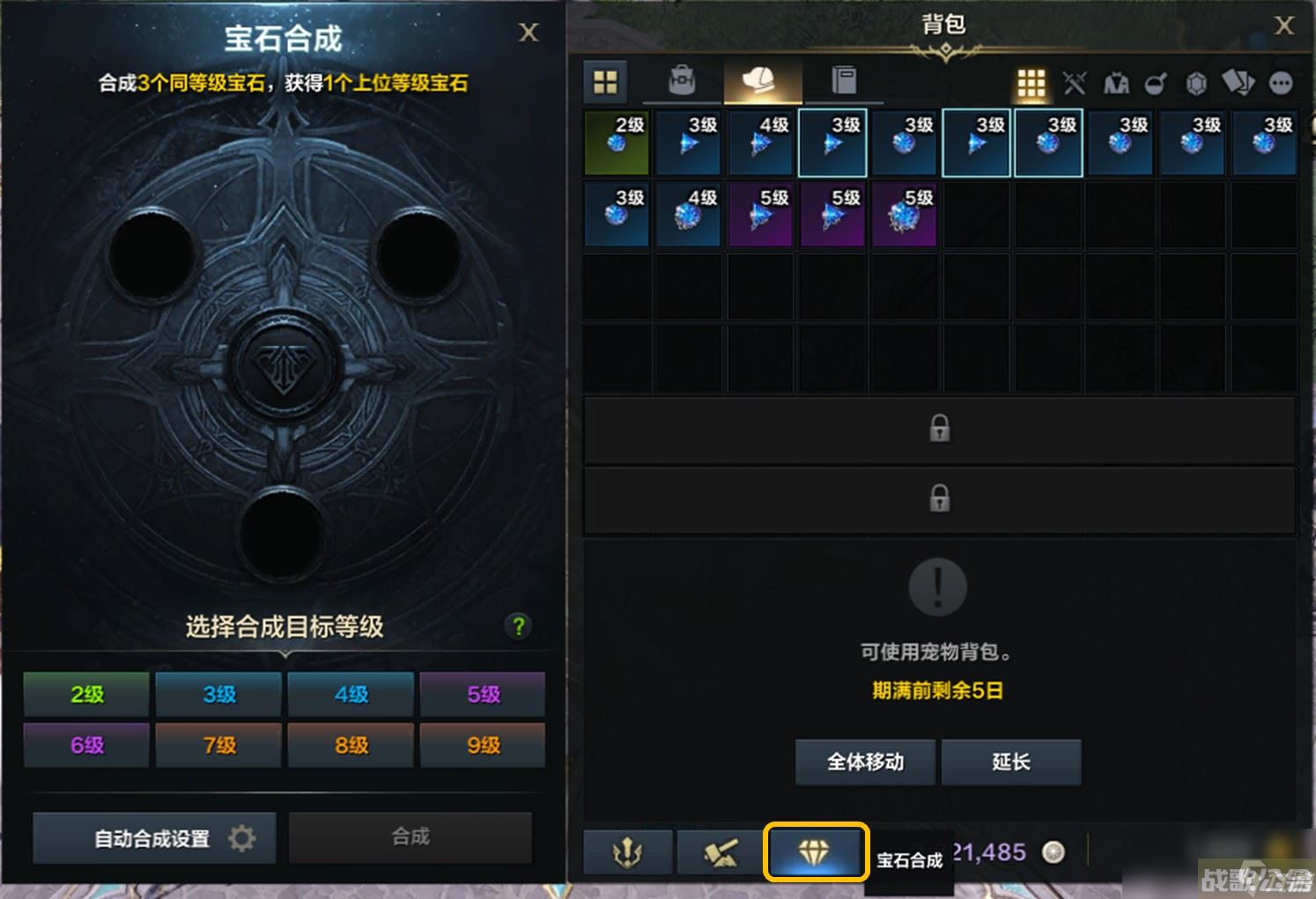Open the 自动合成设置 gear settings
Image resolution: width=1316 pixels, height=899 pixels.
tap(154, 837)
